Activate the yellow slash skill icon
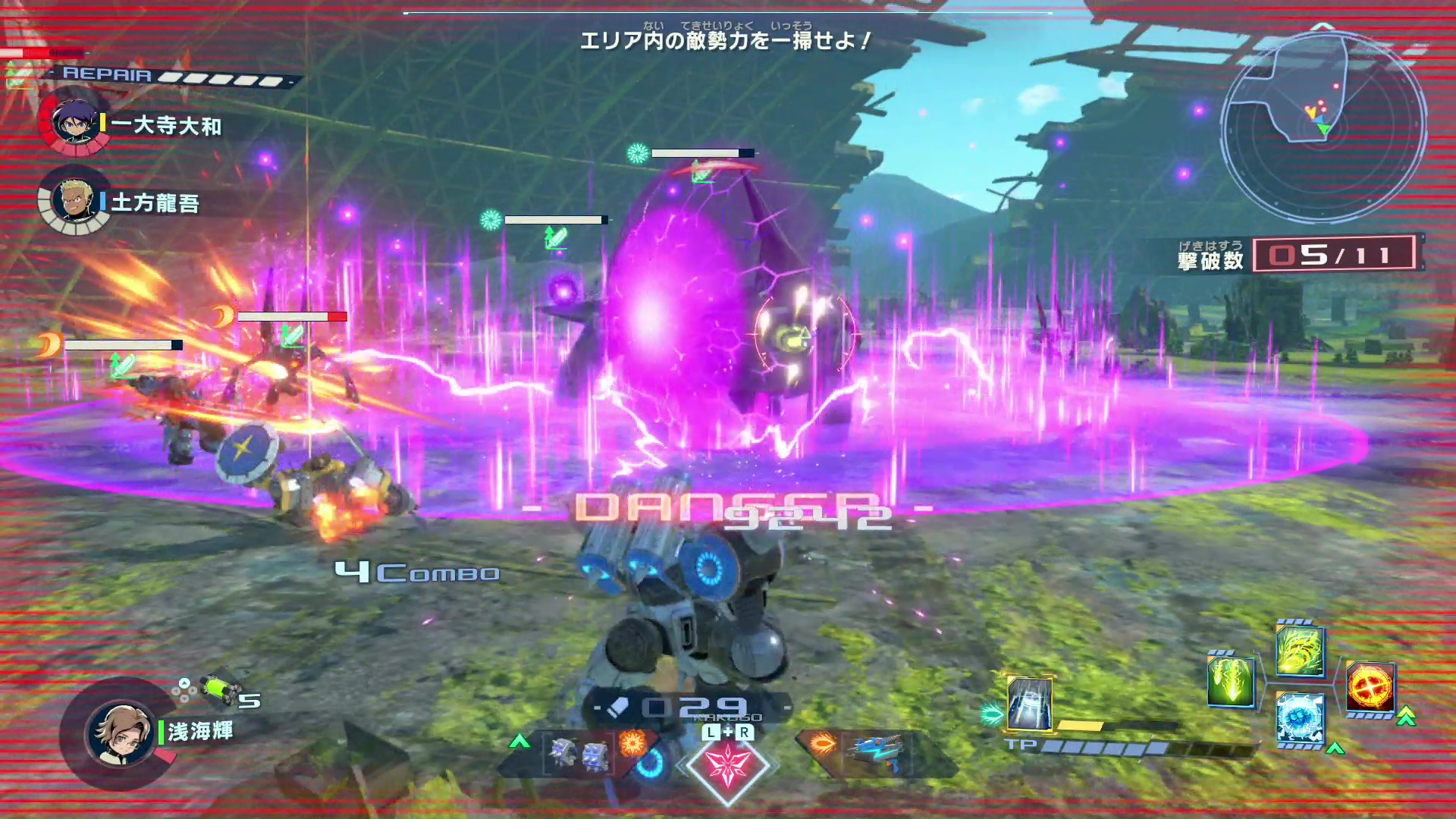 pos(1299,654)
